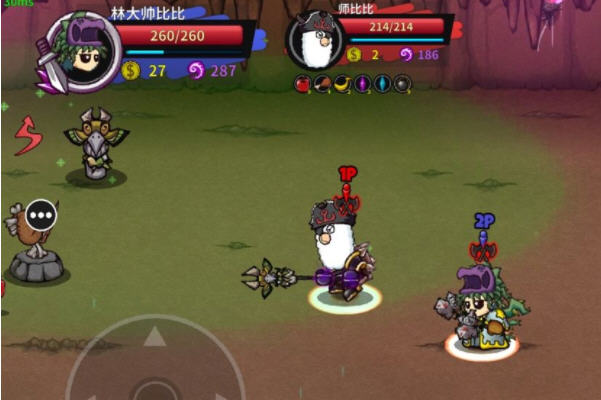The width and height of the screenshot is (601, 400).
Task: Open the chat bubble with three dots
Action: 41,214
